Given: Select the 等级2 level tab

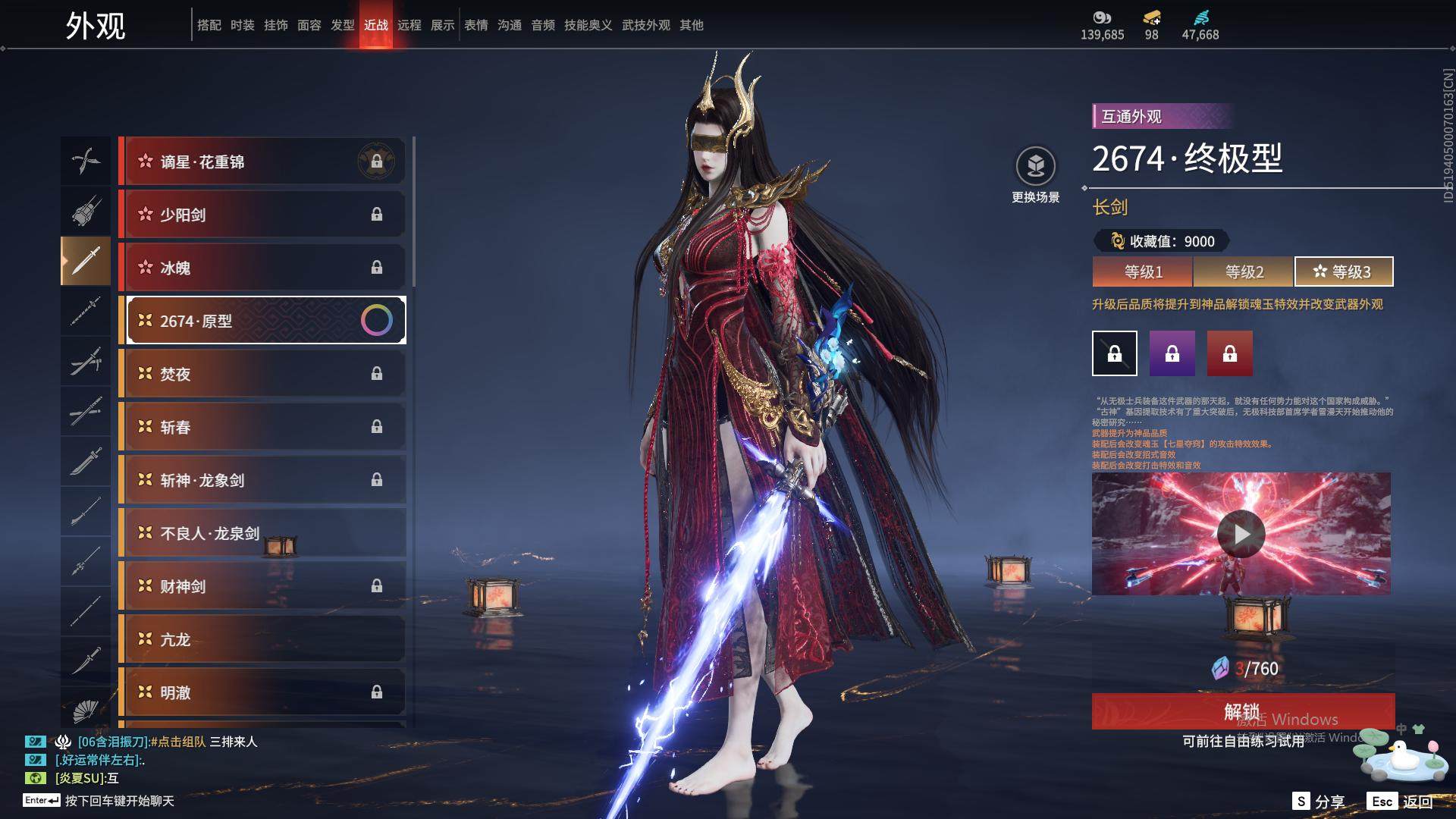Looking at the screenshot, I should 1244,272.
